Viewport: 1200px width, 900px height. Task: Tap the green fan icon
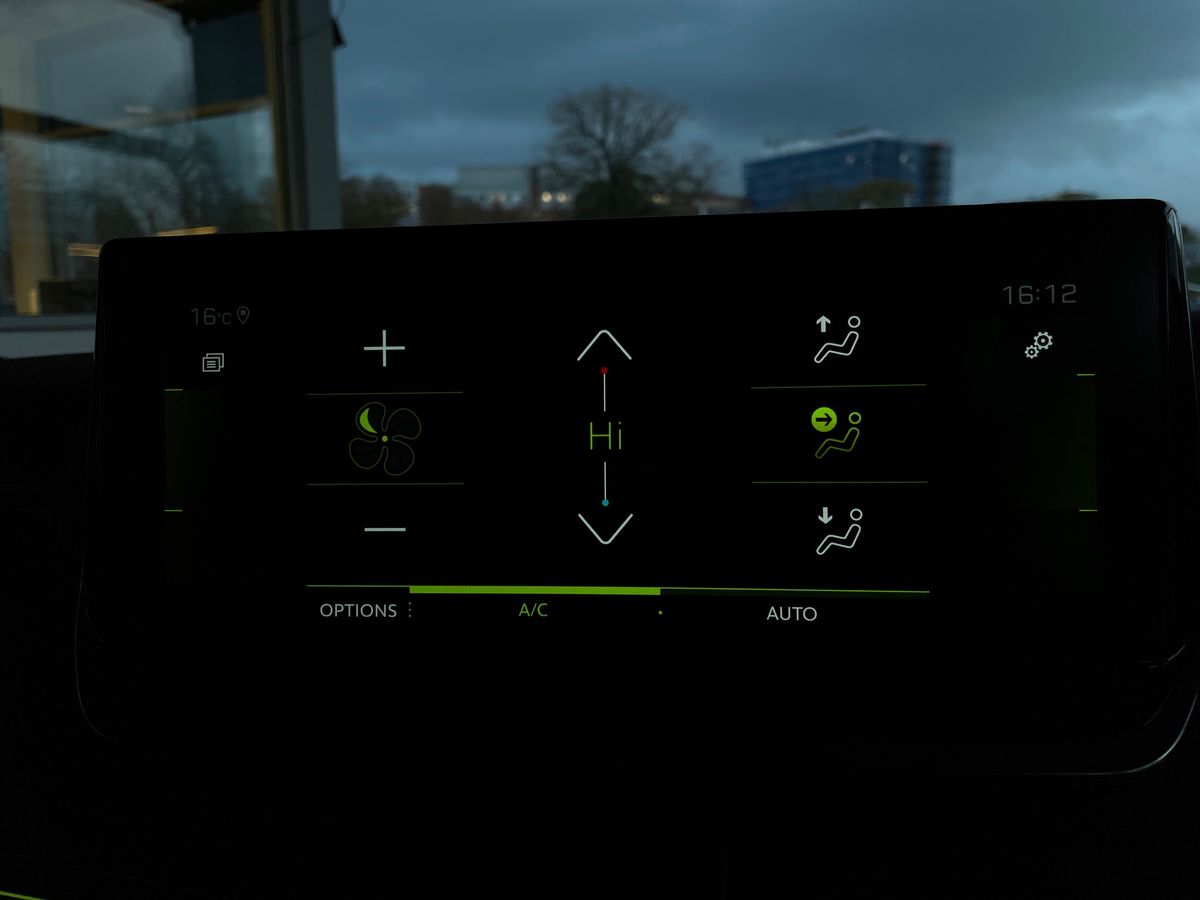(x=384, y=438)
